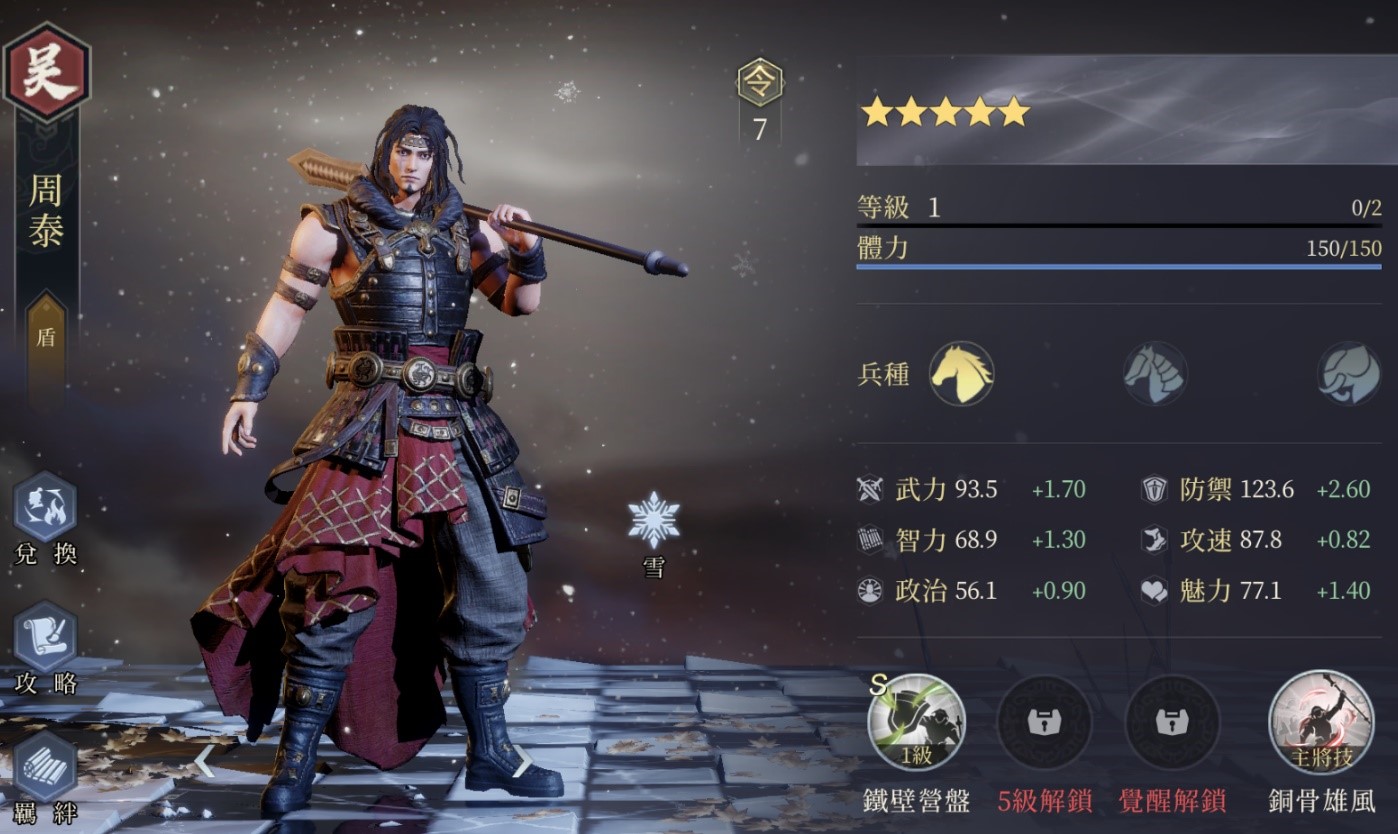Viewport: 1398px width, 834px height.
Task: Open the 羈絆 bonds menu
Action: coord(45,768)
